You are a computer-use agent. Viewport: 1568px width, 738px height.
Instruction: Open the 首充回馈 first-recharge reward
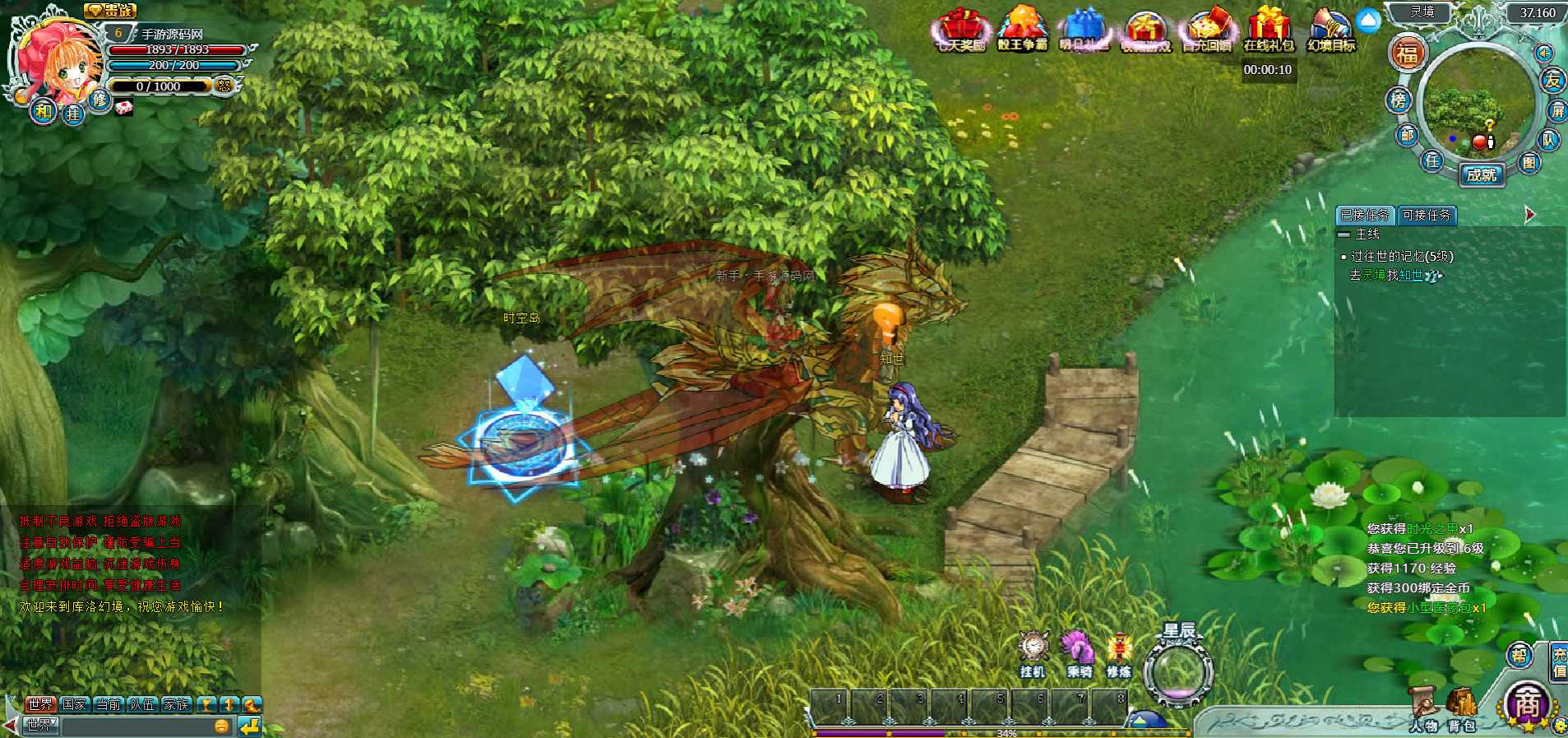[x=1206, y=31]
